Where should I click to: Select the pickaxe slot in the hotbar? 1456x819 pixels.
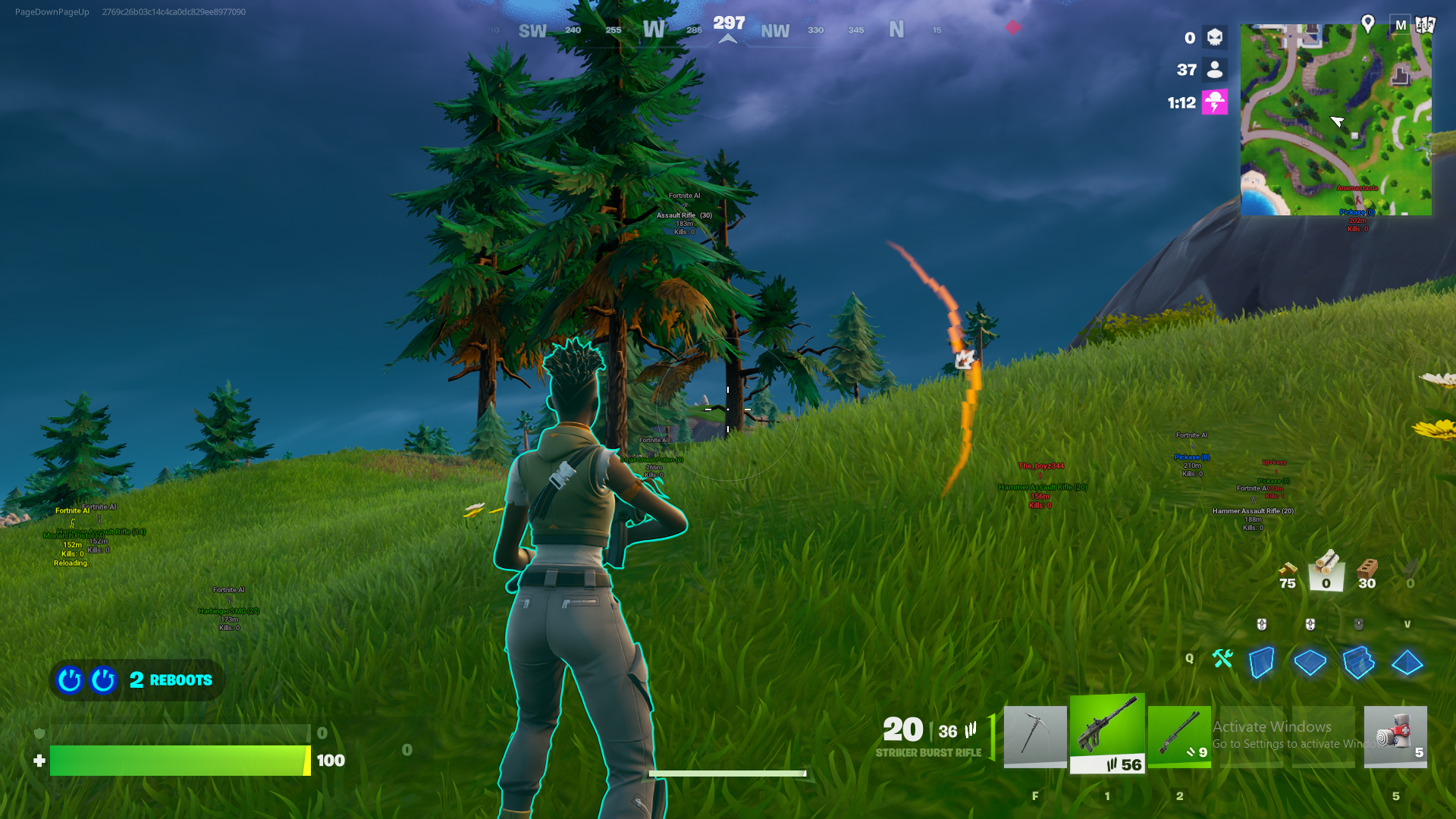click(1034, 736)
